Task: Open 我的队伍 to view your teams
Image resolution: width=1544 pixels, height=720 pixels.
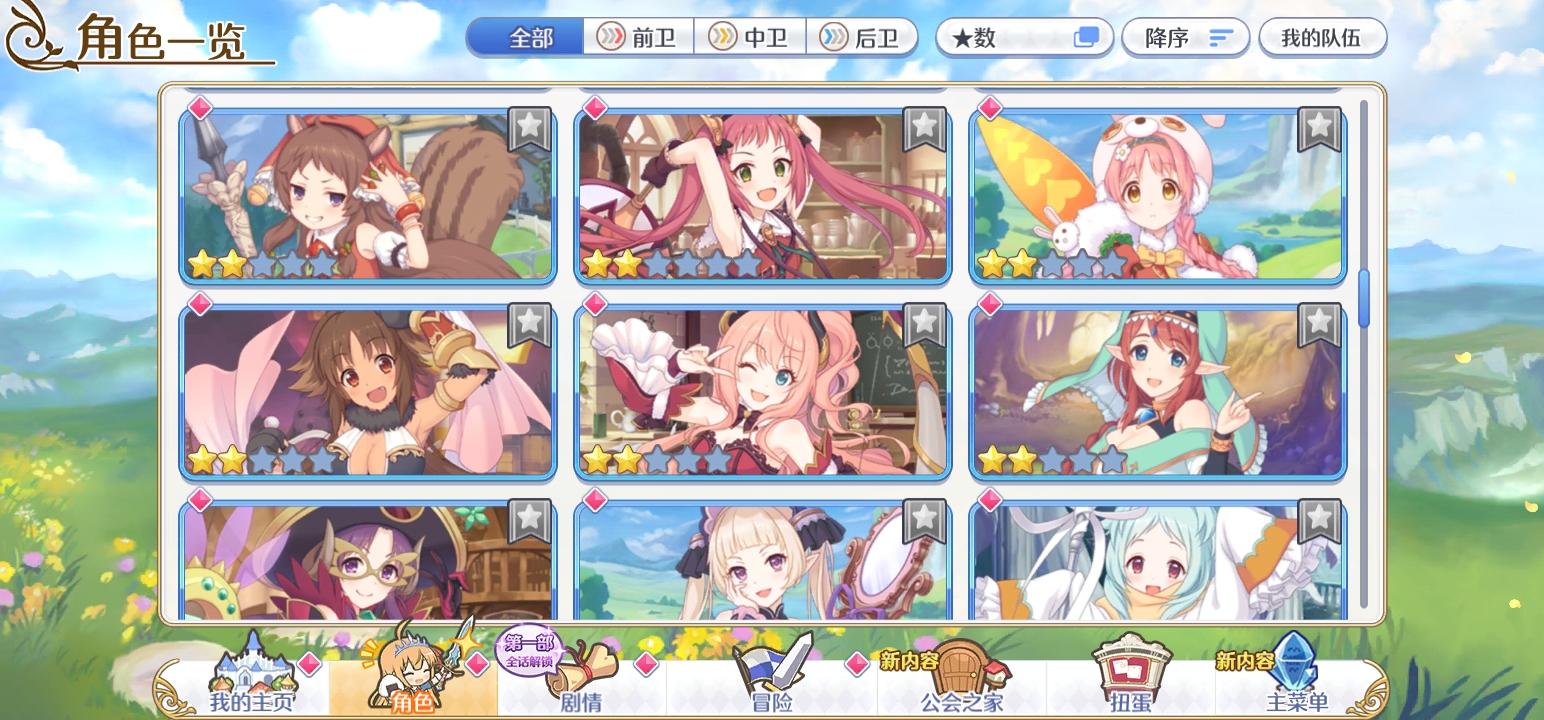Action: (1323, 37)
